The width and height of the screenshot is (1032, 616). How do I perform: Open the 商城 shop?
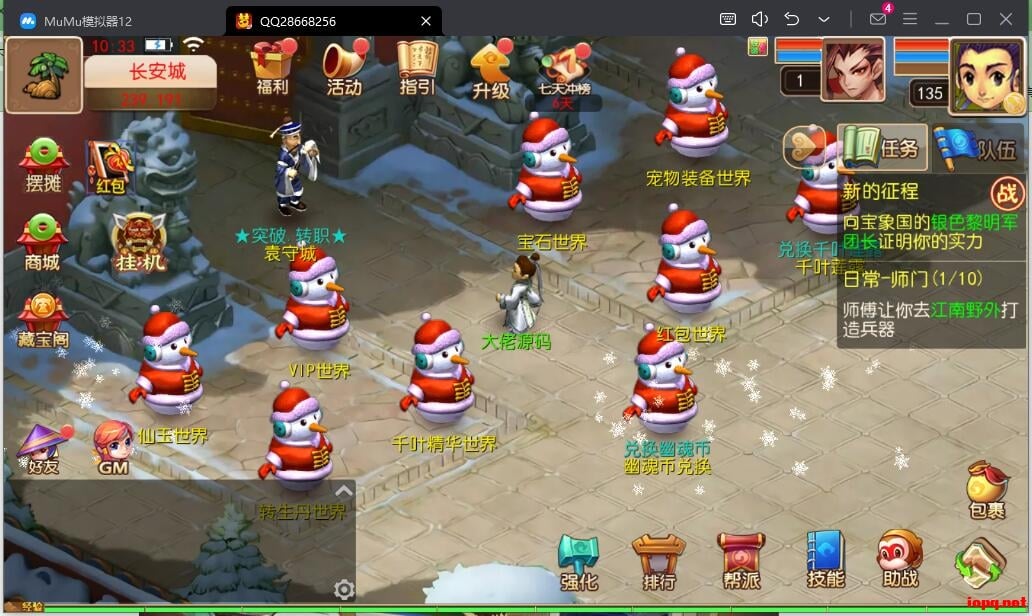coord(42,242)
